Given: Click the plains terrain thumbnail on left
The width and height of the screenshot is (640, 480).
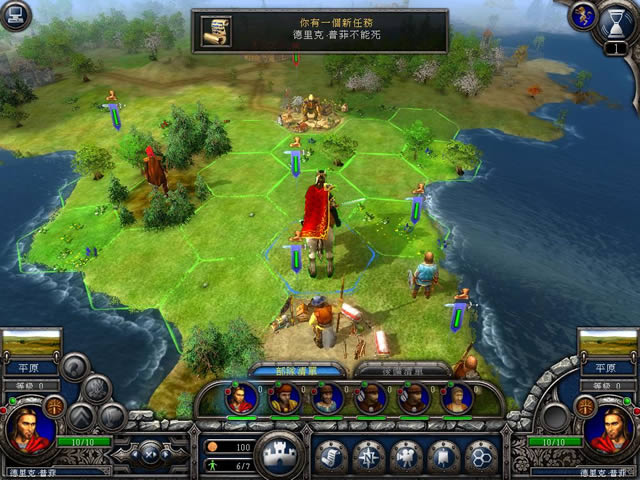Looking at the screenshot, I should (32, 346).
